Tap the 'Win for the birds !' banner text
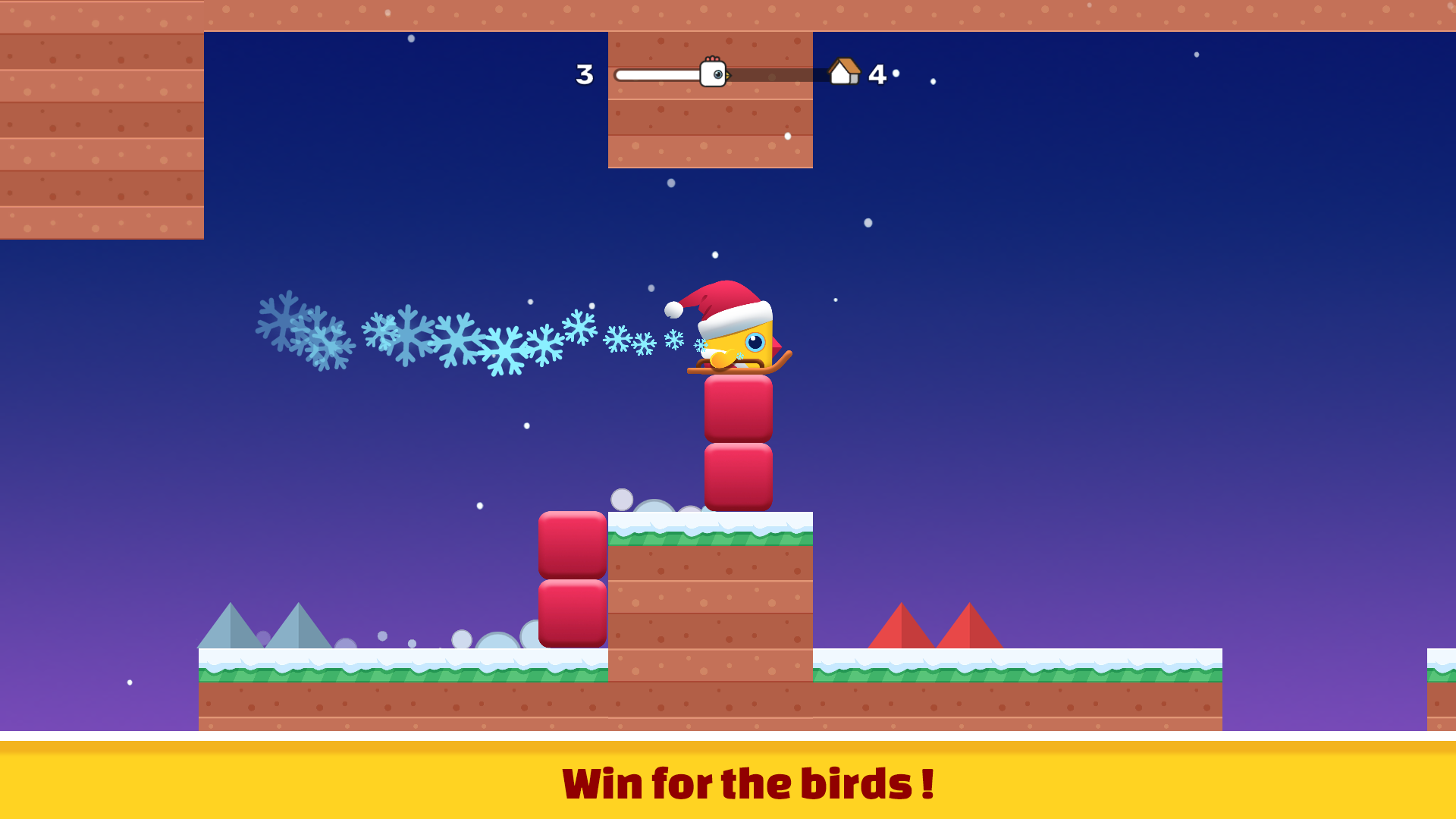The height and width of the screenshot is (819, 1456). [747, 785]
